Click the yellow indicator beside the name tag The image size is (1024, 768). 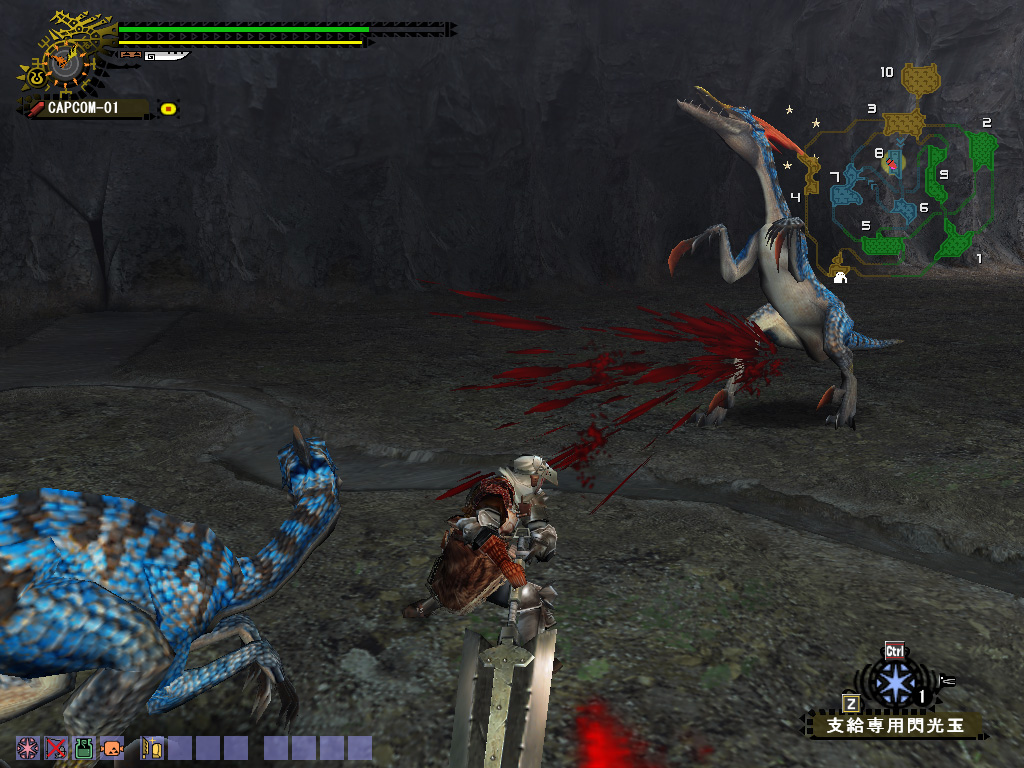[169, 108]
